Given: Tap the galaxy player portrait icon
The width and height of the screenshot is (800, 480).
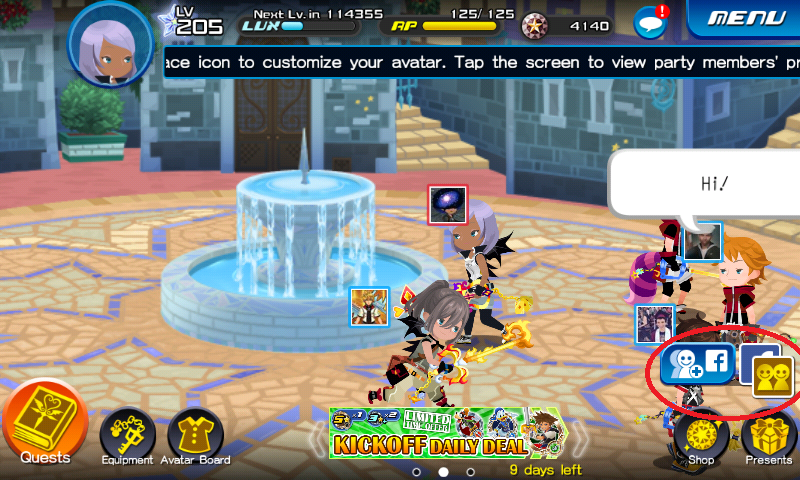Looking at the screenshot, I should (x=445, y=204).
